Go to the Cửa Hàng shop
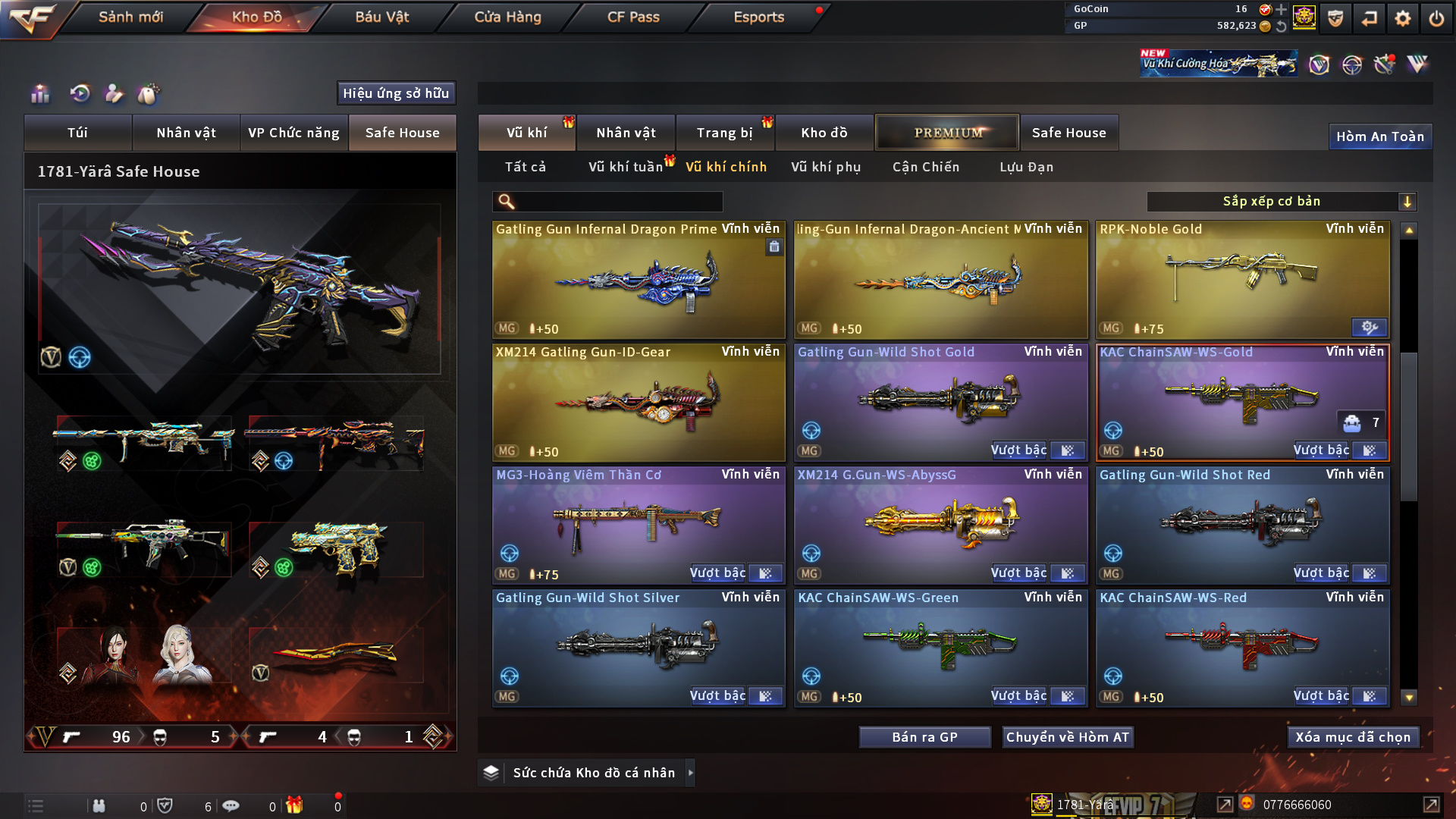The height and width of the screenshot is (819, 1456). [x=507, y=17]
